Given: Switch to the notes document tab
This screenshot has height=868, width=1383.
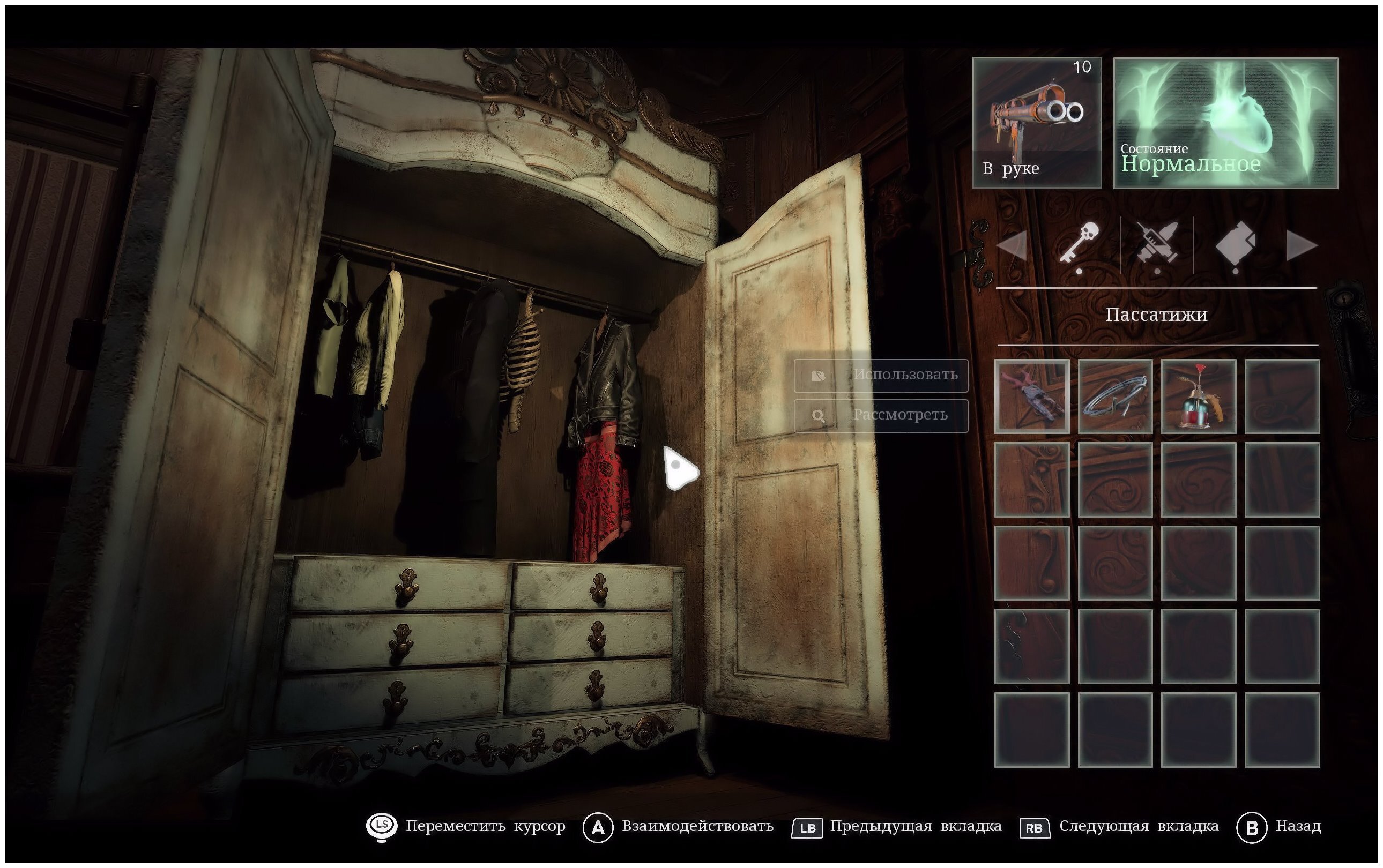Looking at the screenshot, I should (x=1235, y=245).
